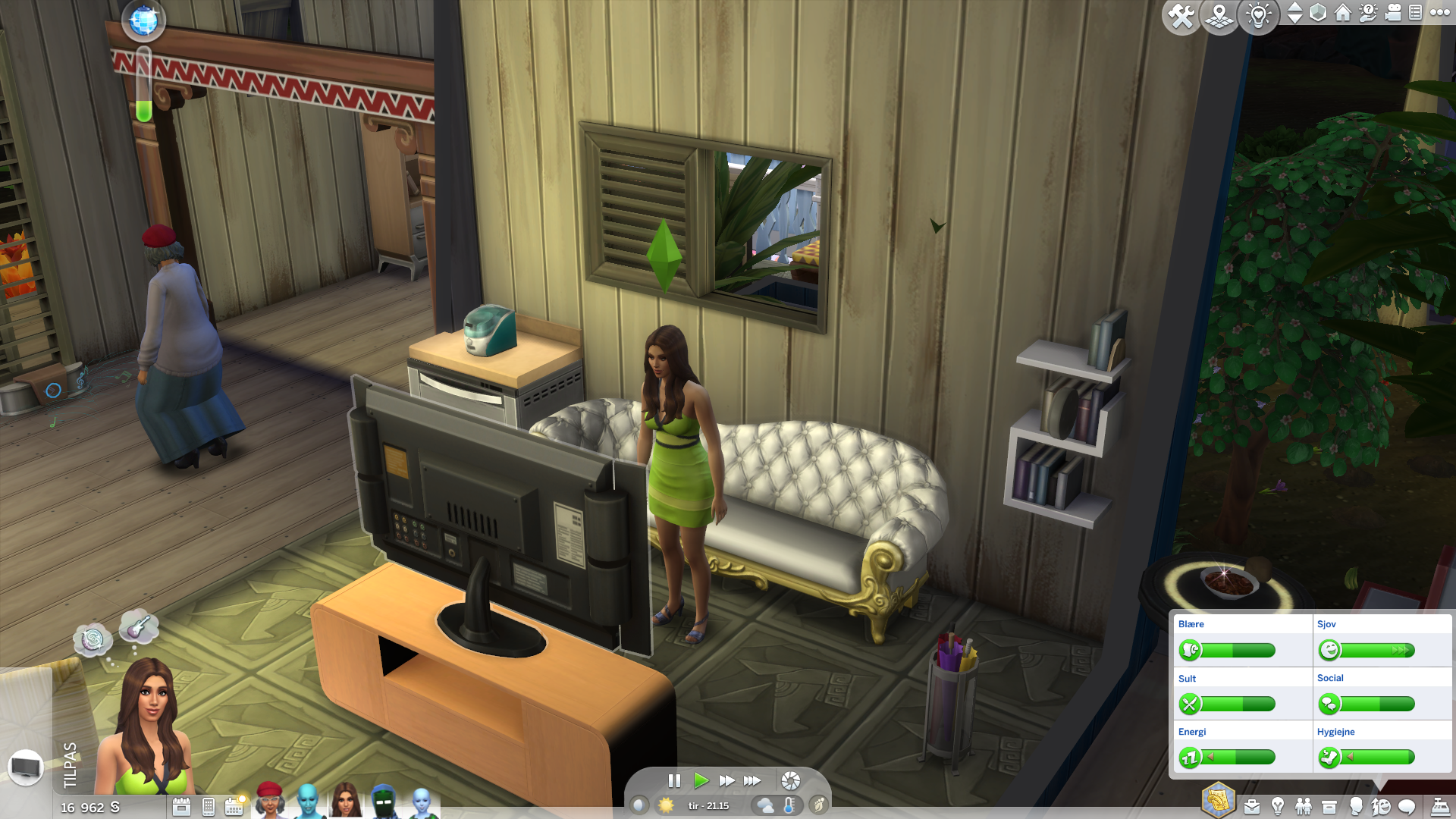Open the phone

(x=209, y=807)
